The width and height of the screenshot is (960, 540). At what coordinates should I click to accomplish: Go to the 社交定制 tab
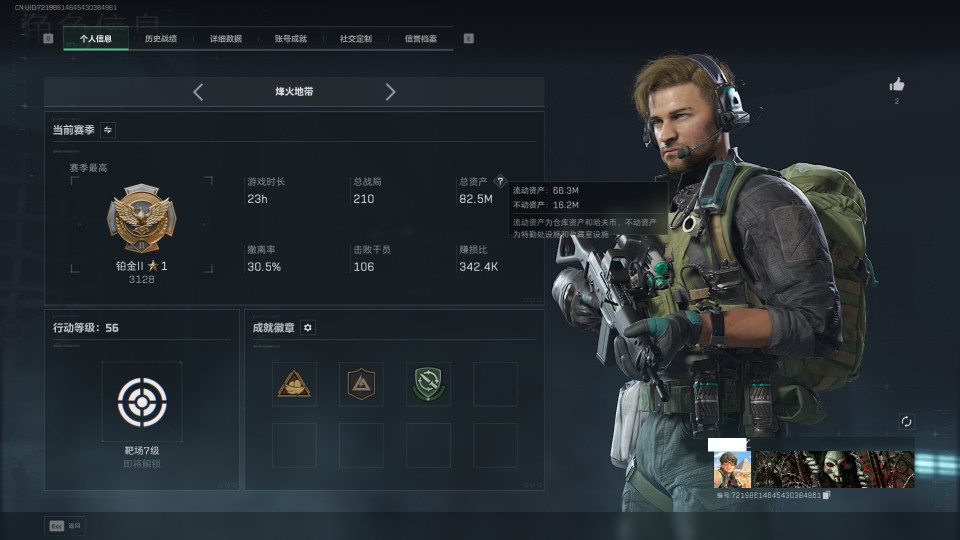point(356,39)
